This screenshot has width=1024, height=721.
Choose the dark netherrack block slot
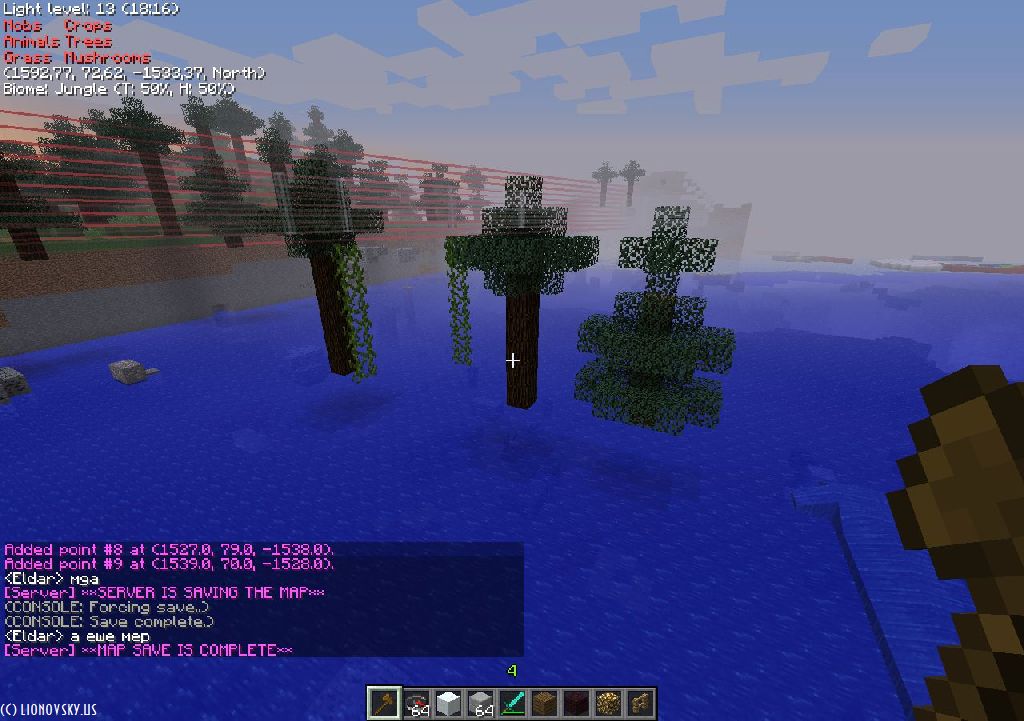(576, 703)
